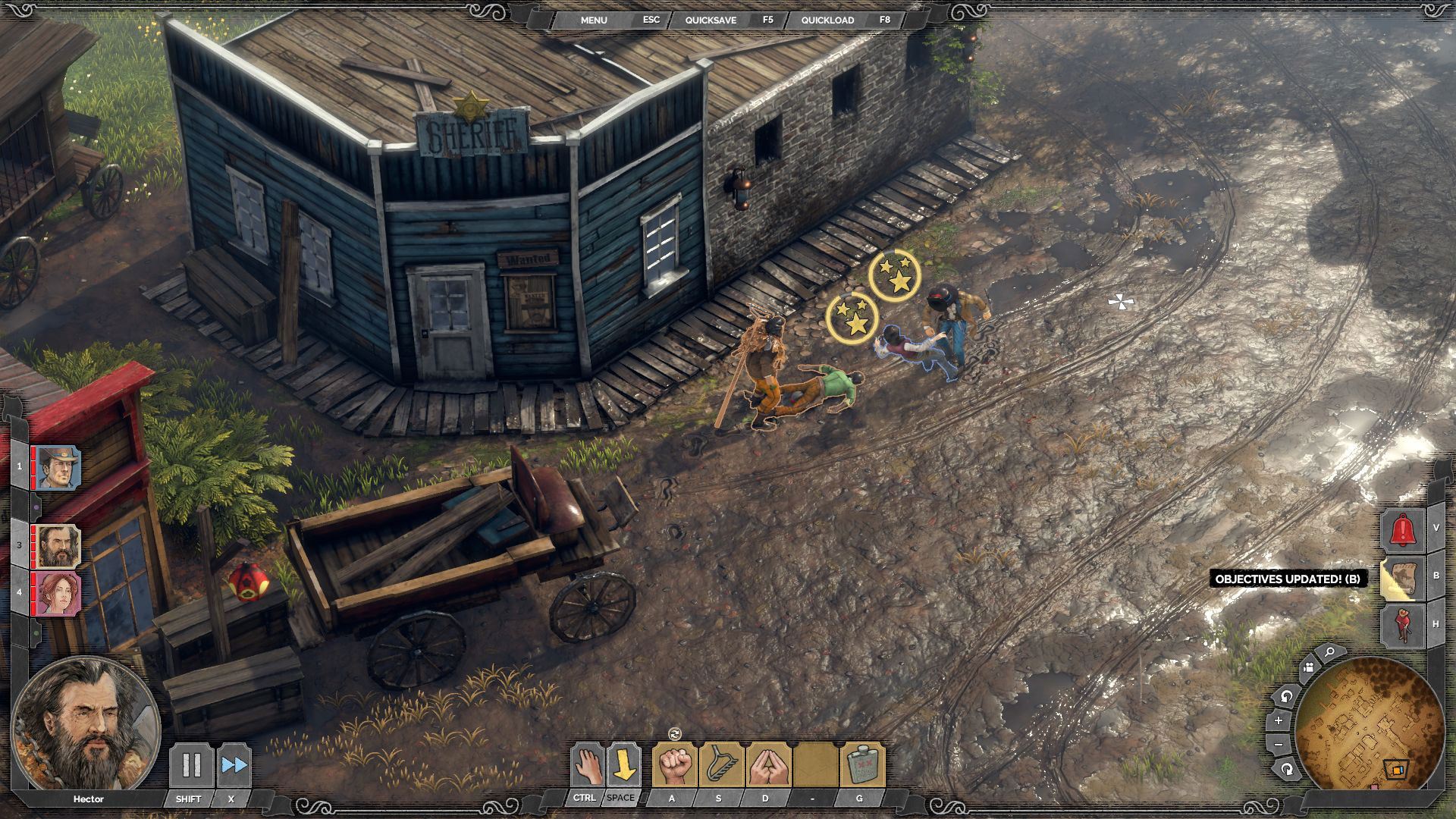Viewport: 1456px width, 819px height.
Task: Use the two-hands whistle ability
Action: click(767, 765)
